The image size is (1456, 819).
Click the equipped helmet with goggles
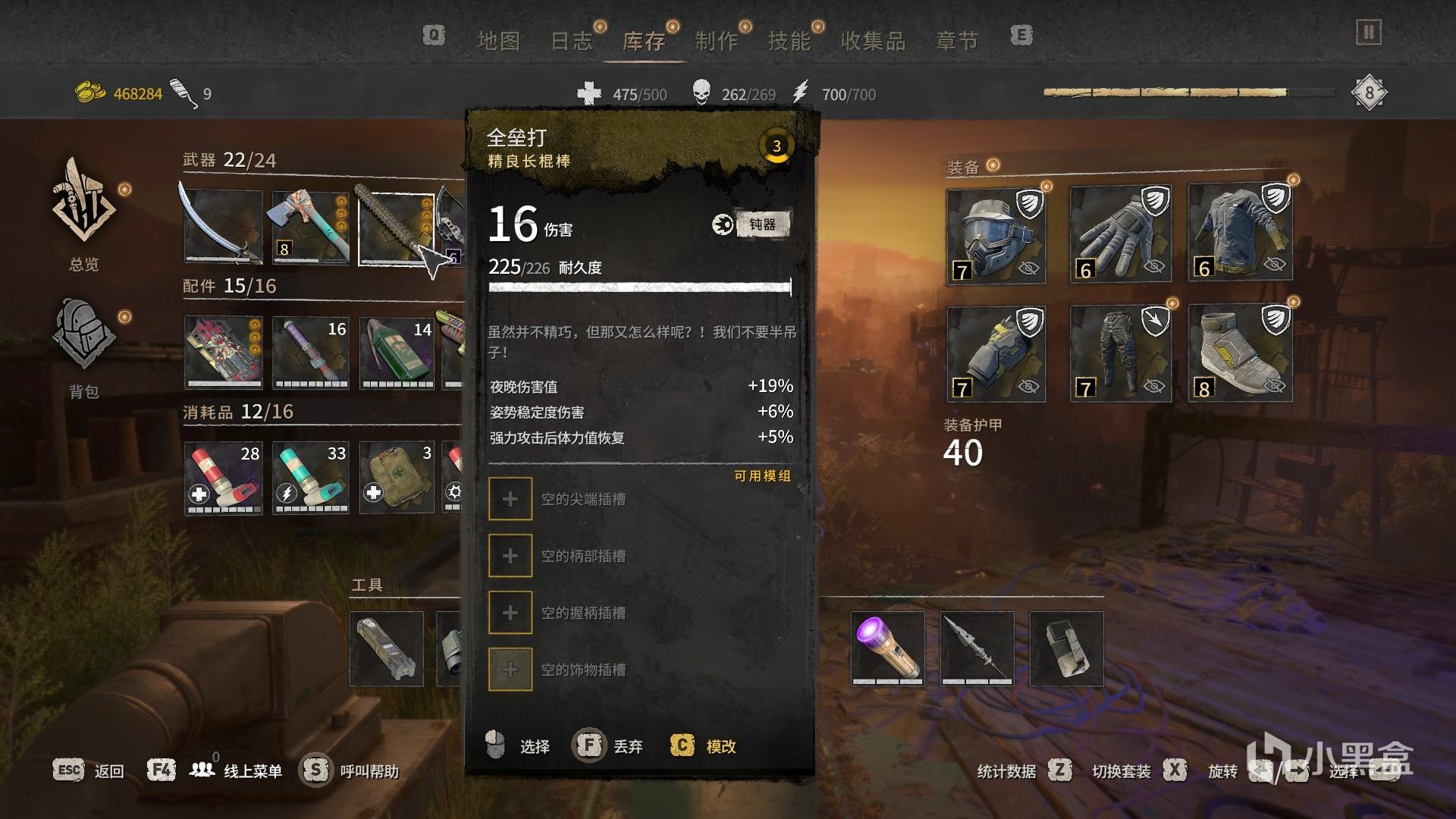(x=996, y=235)
